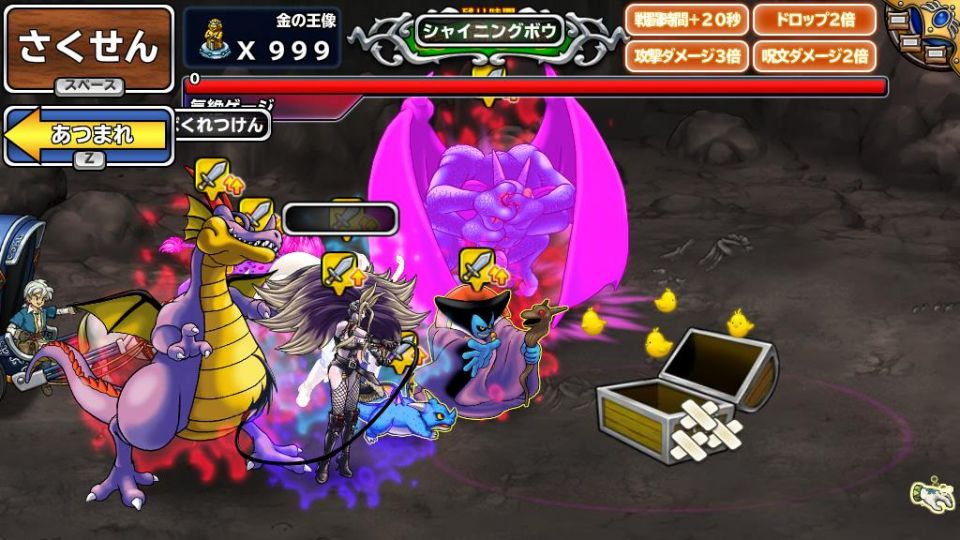Activate the ドロップ2倍 drop boost

click(x=814, y=20)
